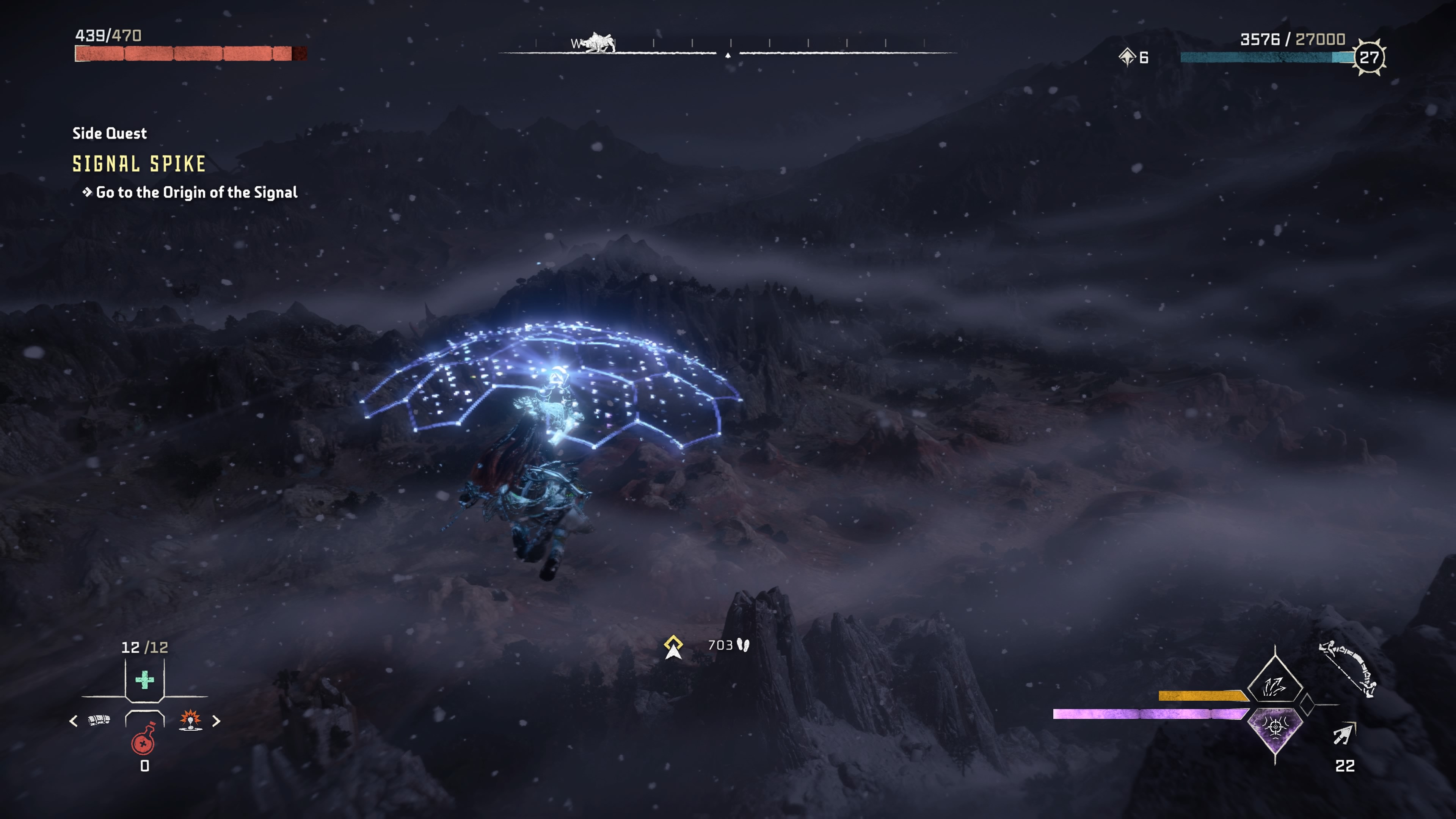
Task: Use the green medicine pouch cross
Action: pos(145,680)
